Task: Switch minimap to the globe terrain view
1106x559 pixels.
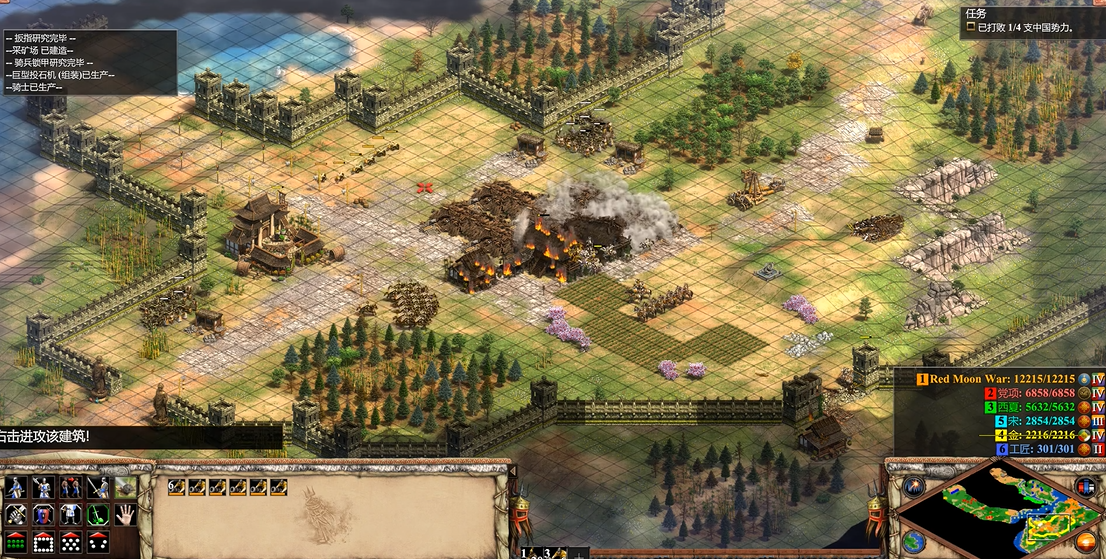Action: pyautogui.click(x=913, y=541)
